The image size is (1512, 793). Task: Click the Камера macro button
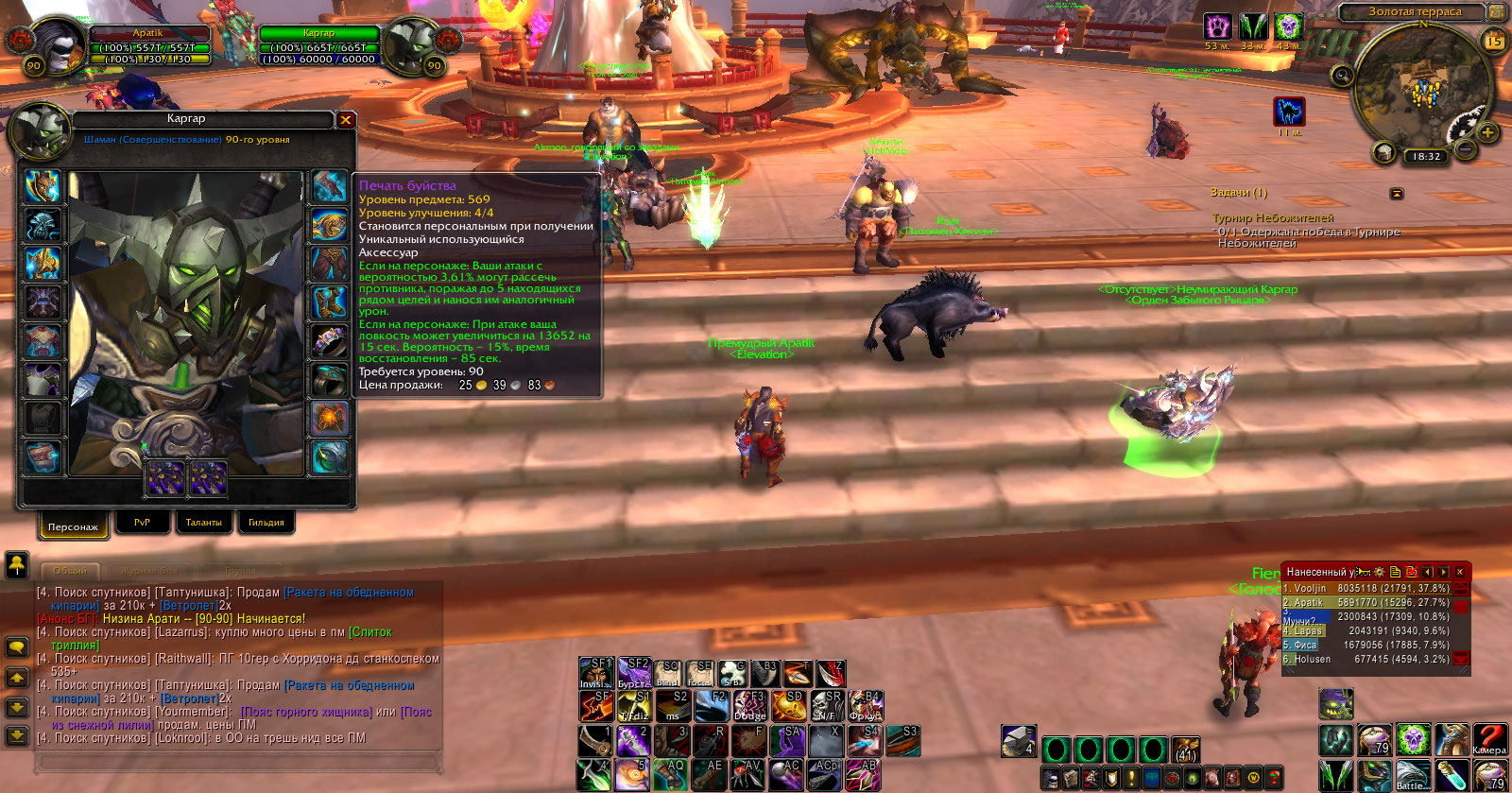tap(1488, 739)
